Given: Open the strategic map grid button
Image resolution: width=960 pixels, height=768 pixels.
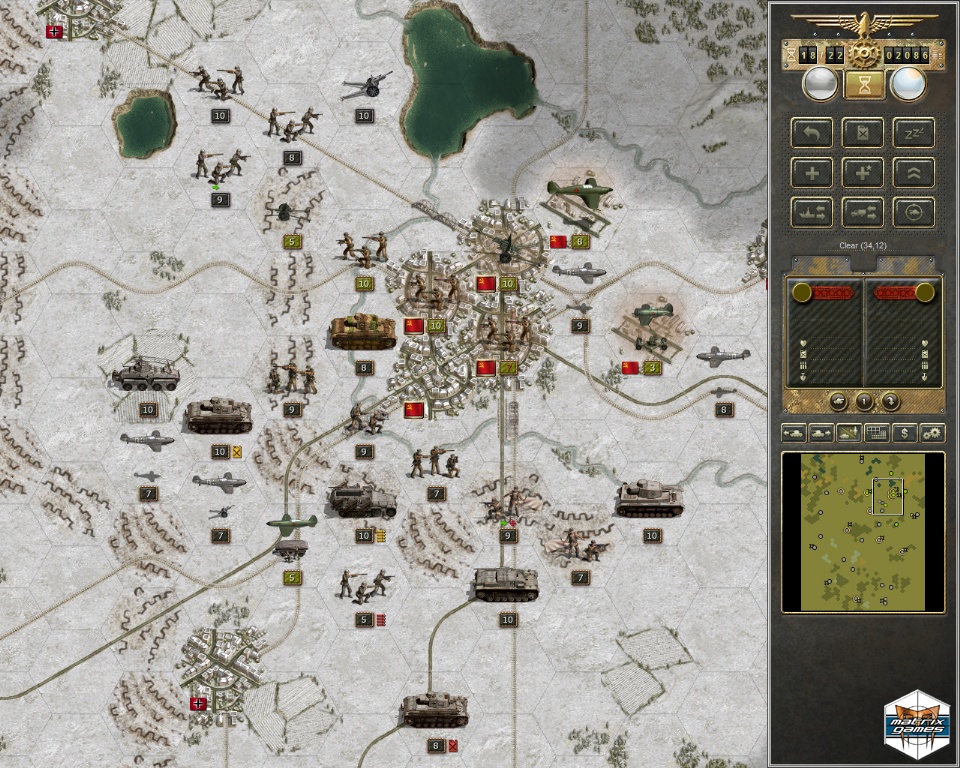Looking at the screenshot, I should coord(877,433).
